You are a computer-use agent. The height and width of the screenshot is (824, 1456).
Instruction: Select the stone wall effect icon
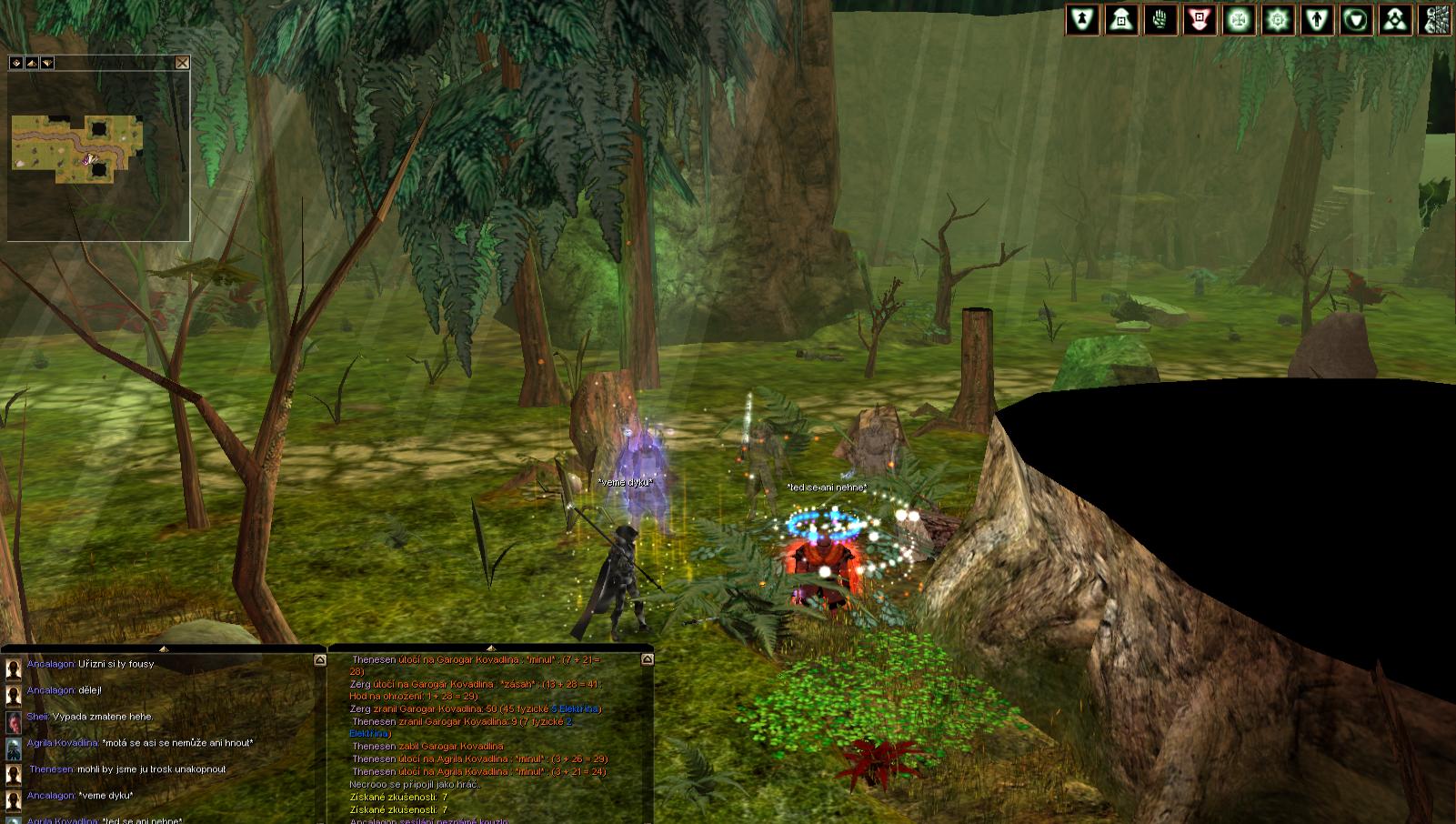pos(1435,19)
